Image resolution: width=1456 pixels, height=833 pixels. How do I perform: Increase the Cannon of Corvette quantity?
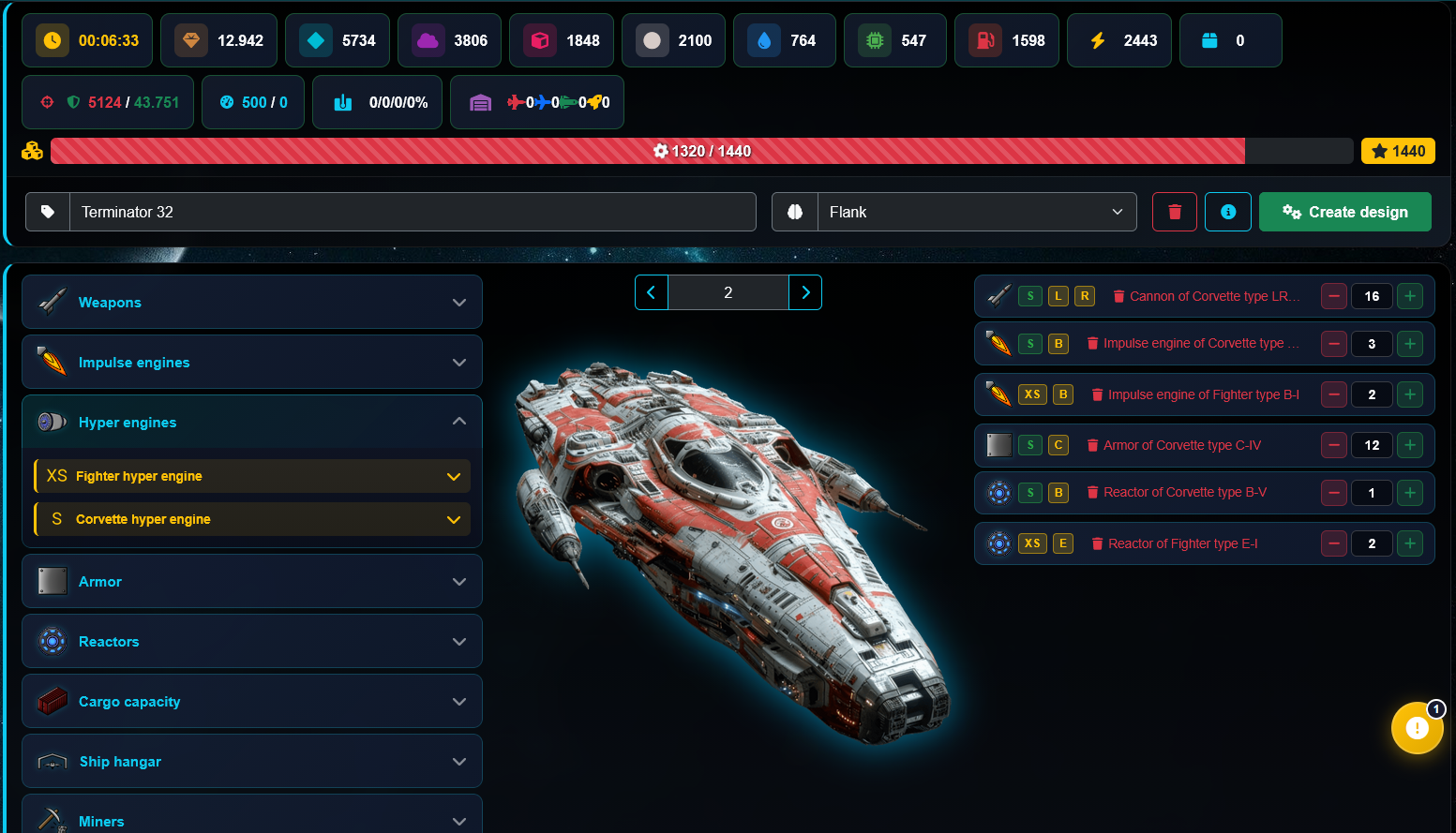coord(1409,296)
